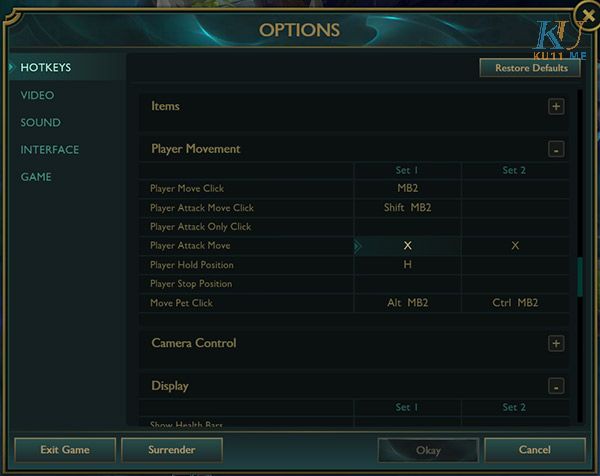
Task: Open the Game settings section
Action: [x=36, y=177]
